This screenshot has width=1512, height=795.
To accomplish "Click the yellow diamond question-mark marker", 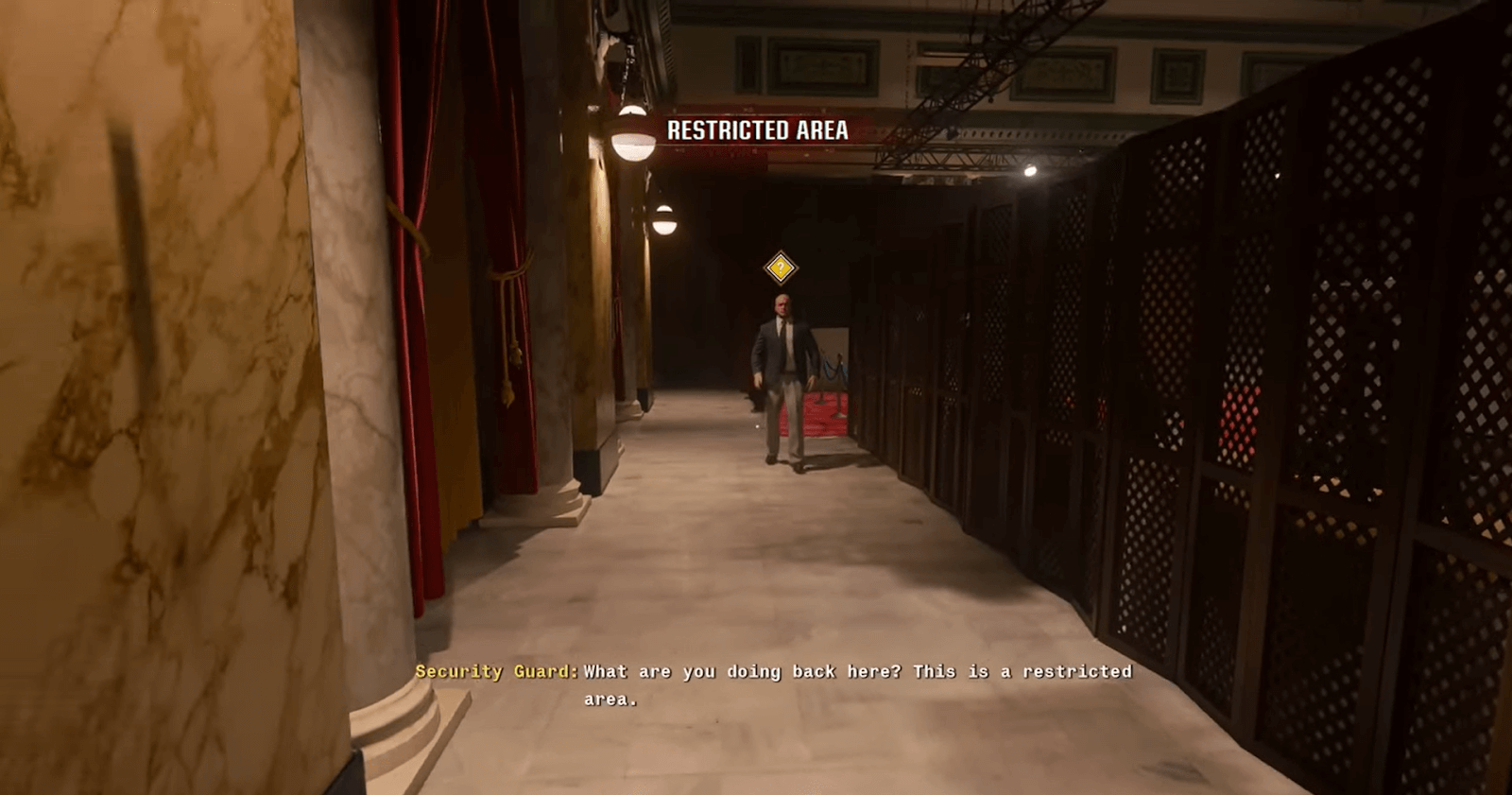I will 781,268.
